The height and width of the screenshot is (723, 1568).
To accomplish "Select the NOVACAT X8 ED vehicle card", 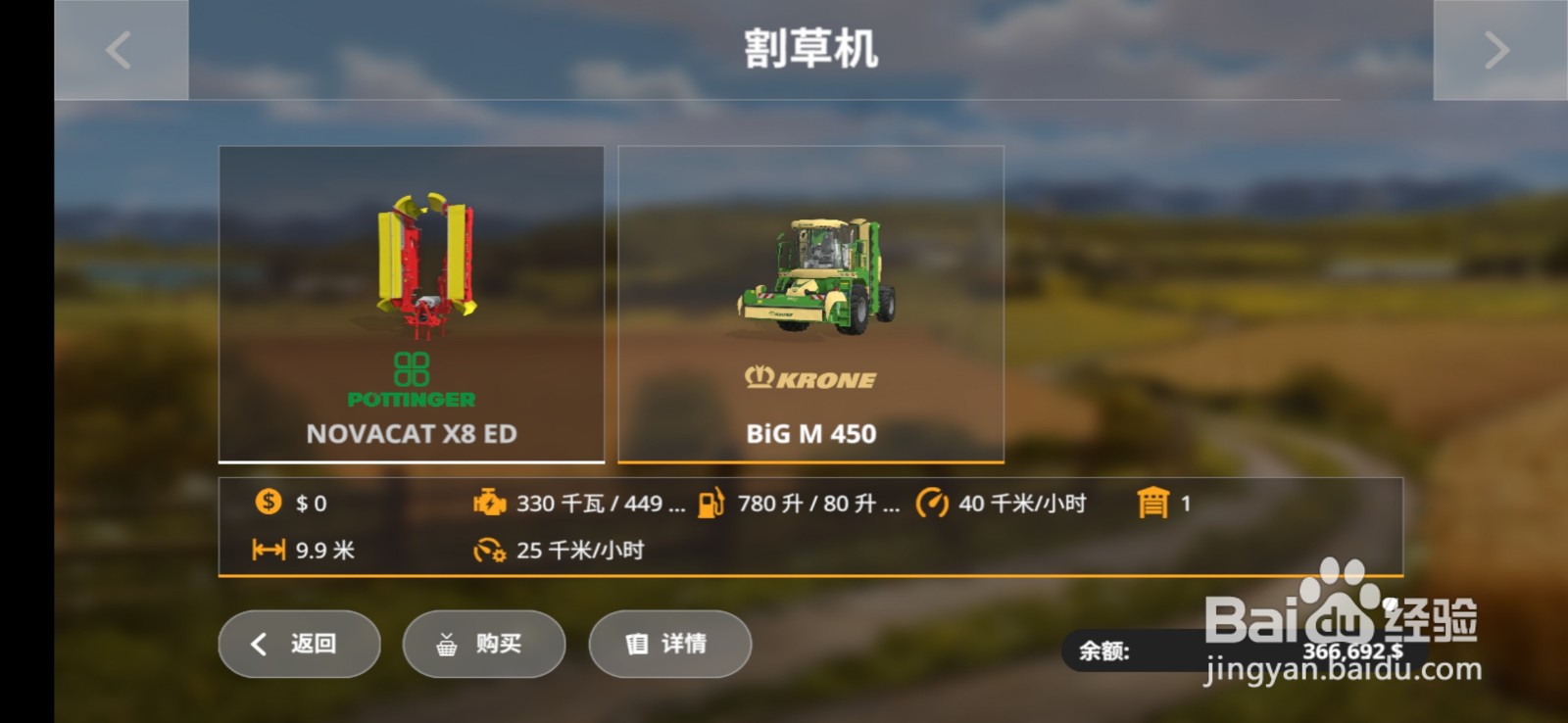I will point(412,304).
